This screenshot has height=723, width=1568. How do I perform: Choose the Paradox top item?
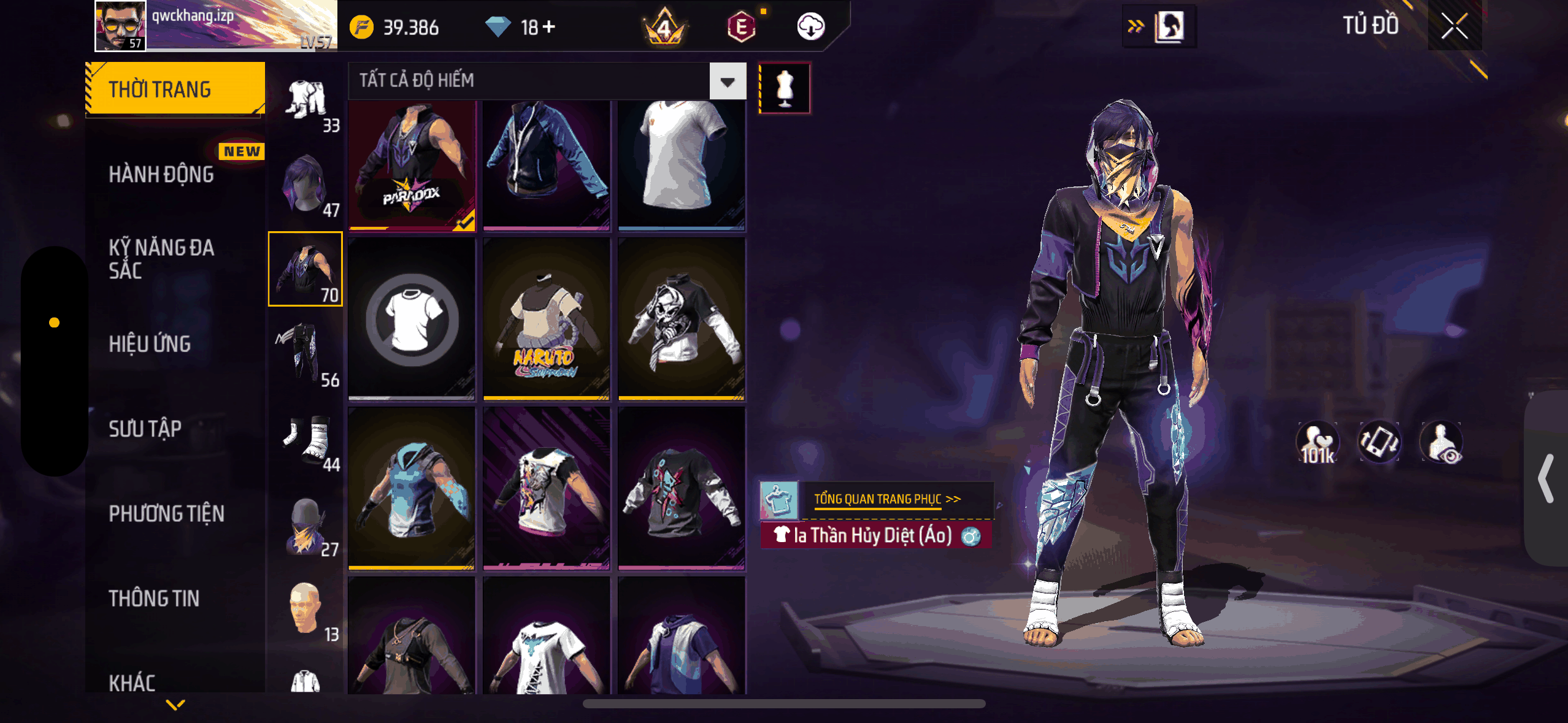pyautogui.click(x=412, y=166)
